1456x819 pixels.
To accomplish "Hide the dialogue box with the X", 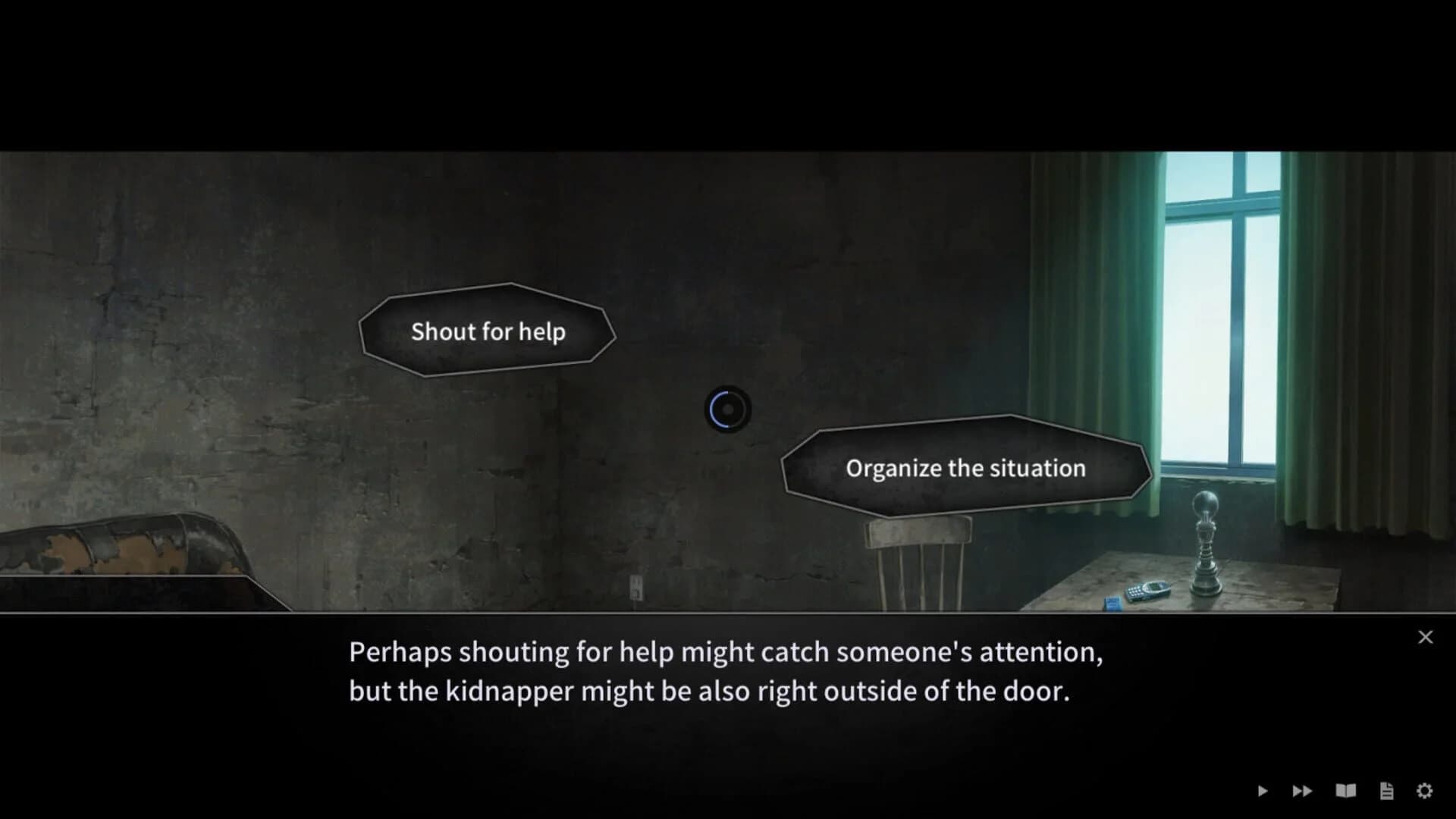I will [1425, 637].
